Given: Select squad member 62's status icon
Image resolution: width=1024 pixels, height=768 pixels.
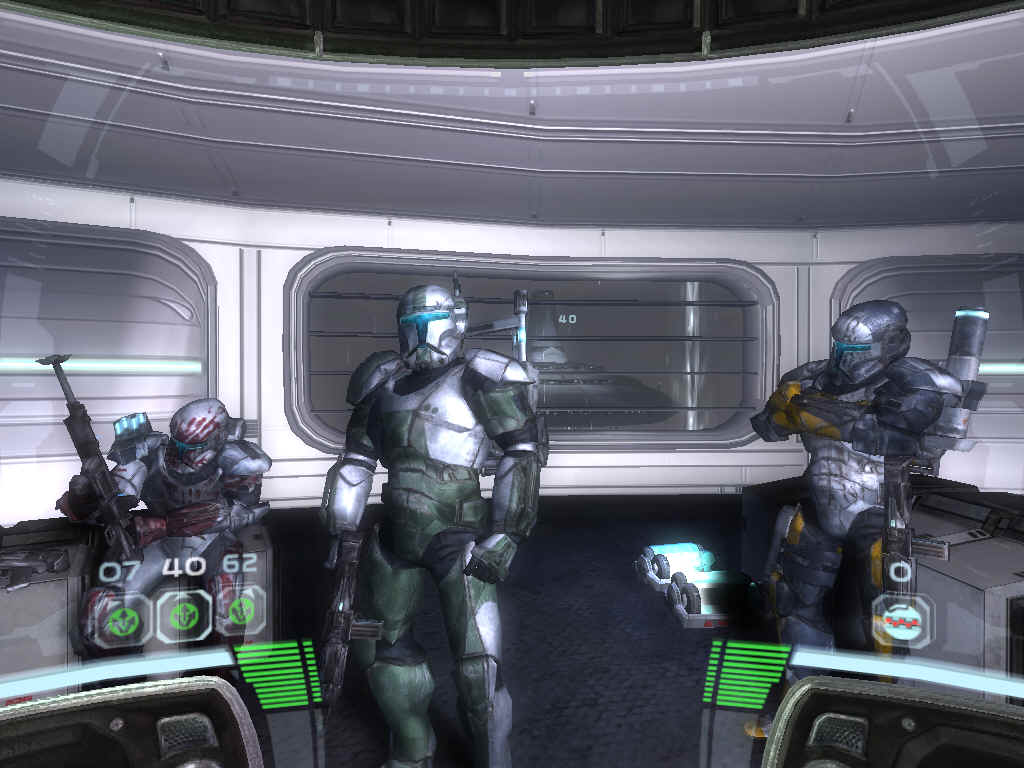Looking at the screenshot, I should coord(241,612).
